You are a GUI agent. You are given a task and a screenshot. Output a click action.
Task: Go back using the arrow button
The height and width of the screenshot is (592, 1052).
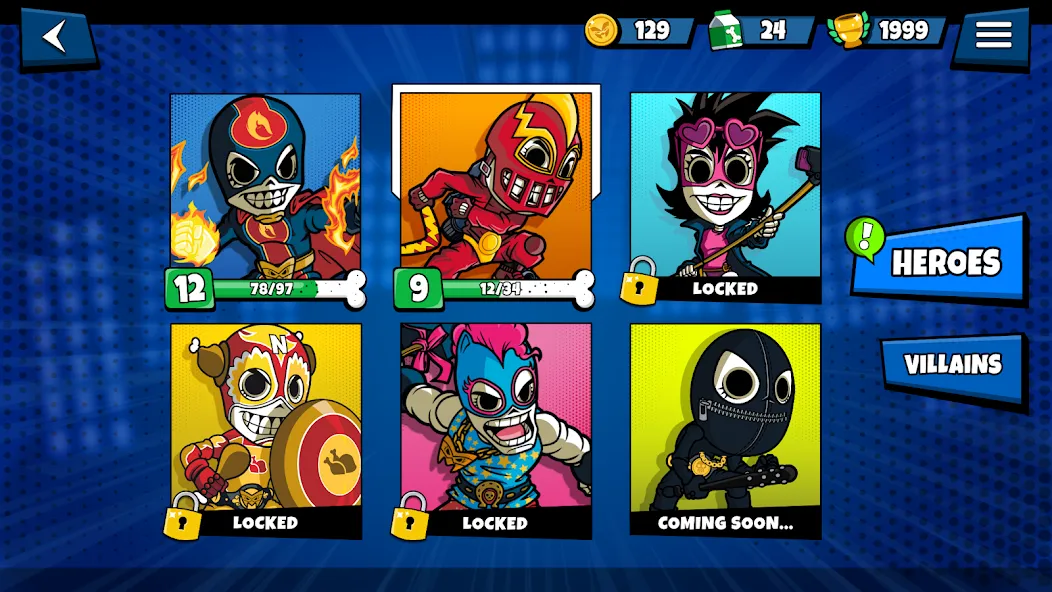pos(56,38)
